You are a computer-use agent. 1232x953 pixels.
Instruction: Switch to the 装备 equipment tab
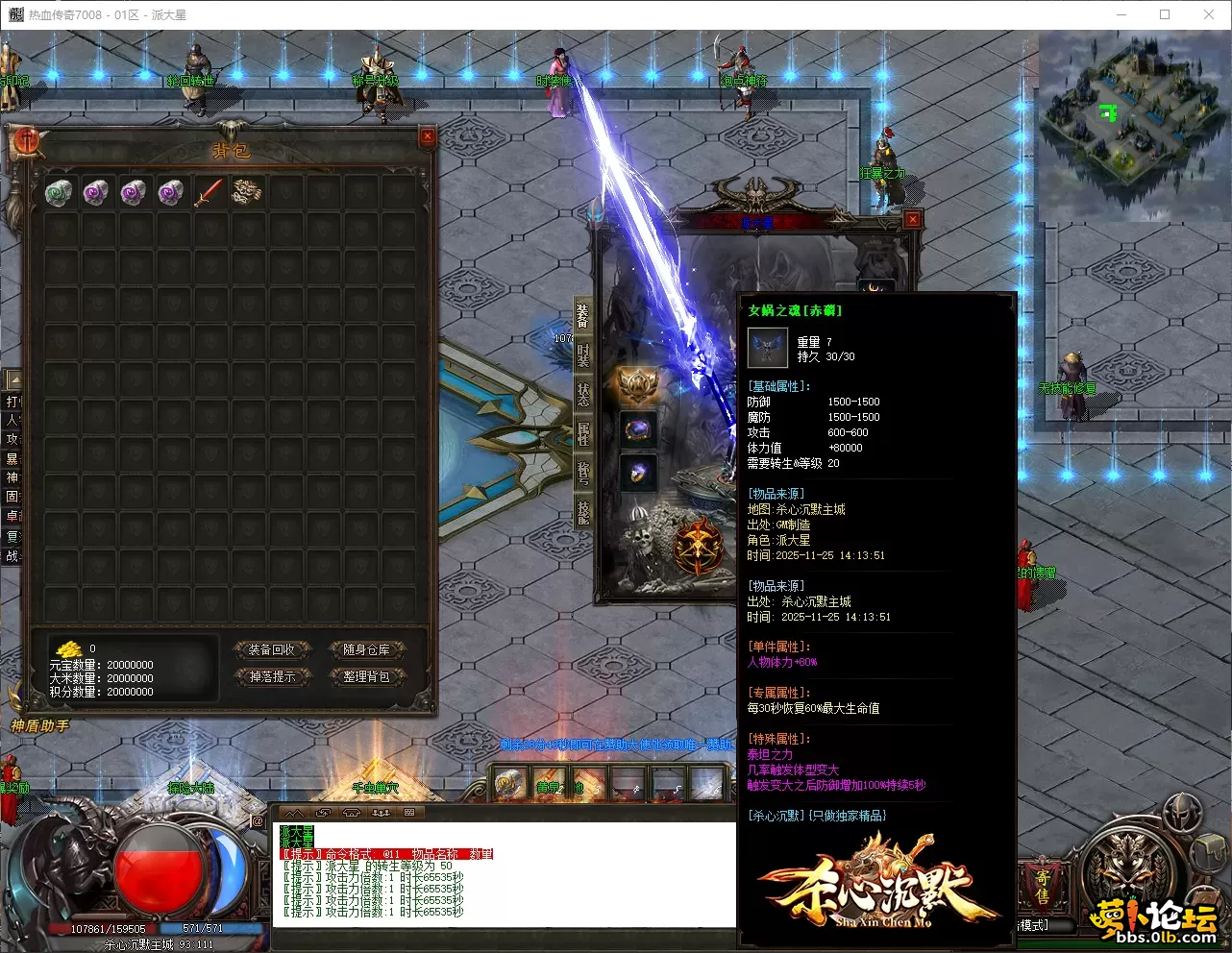coord(582,316)
